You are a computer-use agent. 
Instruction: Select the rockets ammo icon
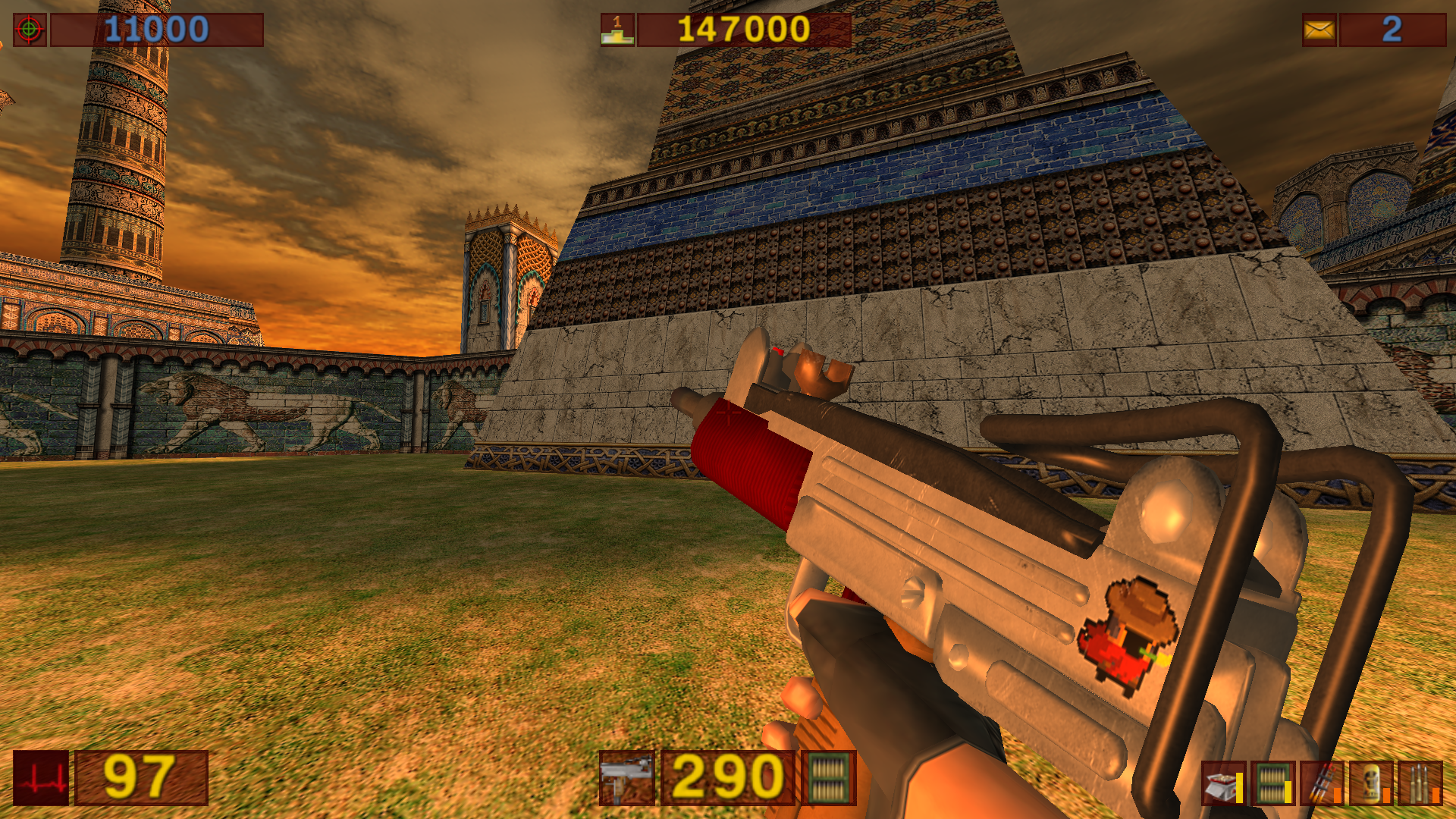coord(1320,783)
